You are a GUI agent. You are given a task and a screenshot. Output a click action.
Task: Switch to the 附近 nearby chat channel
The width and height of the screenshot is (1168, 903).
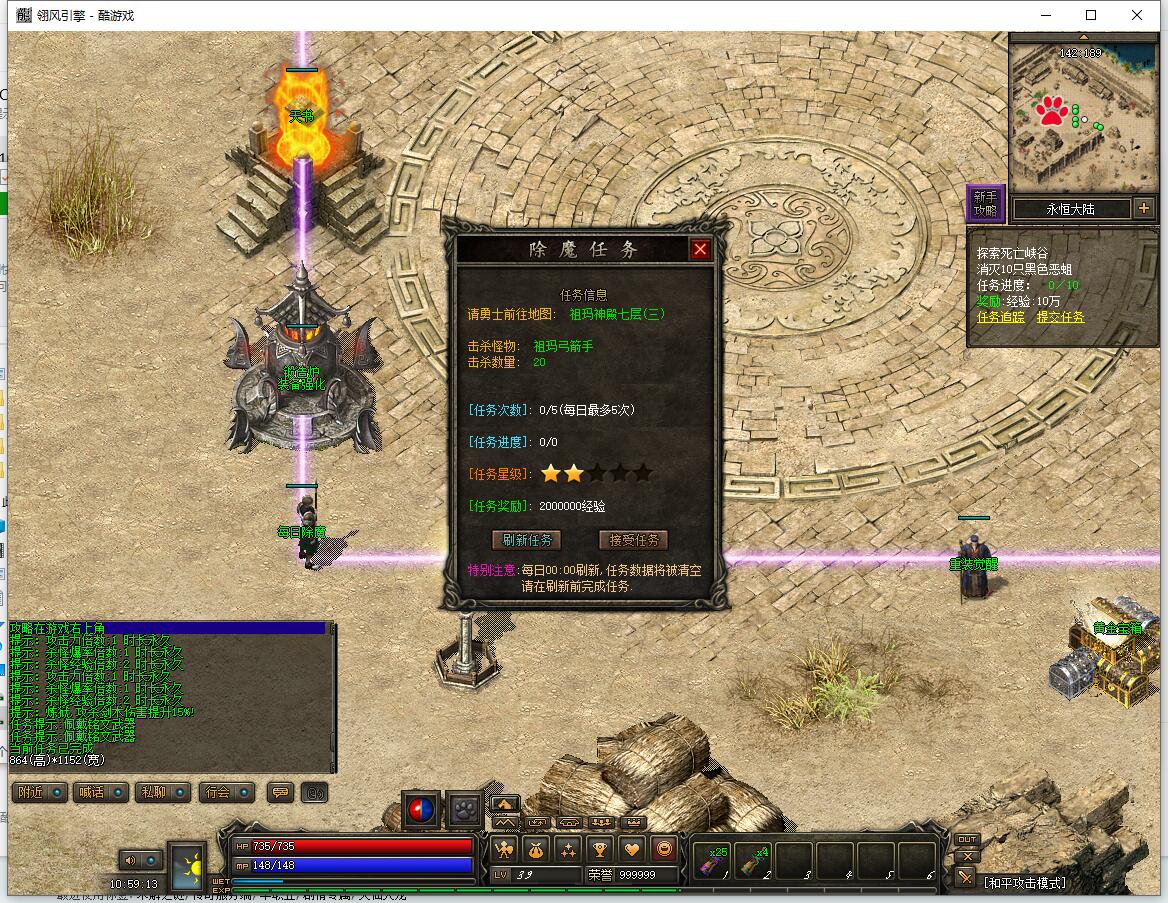[x=40, y=792]
